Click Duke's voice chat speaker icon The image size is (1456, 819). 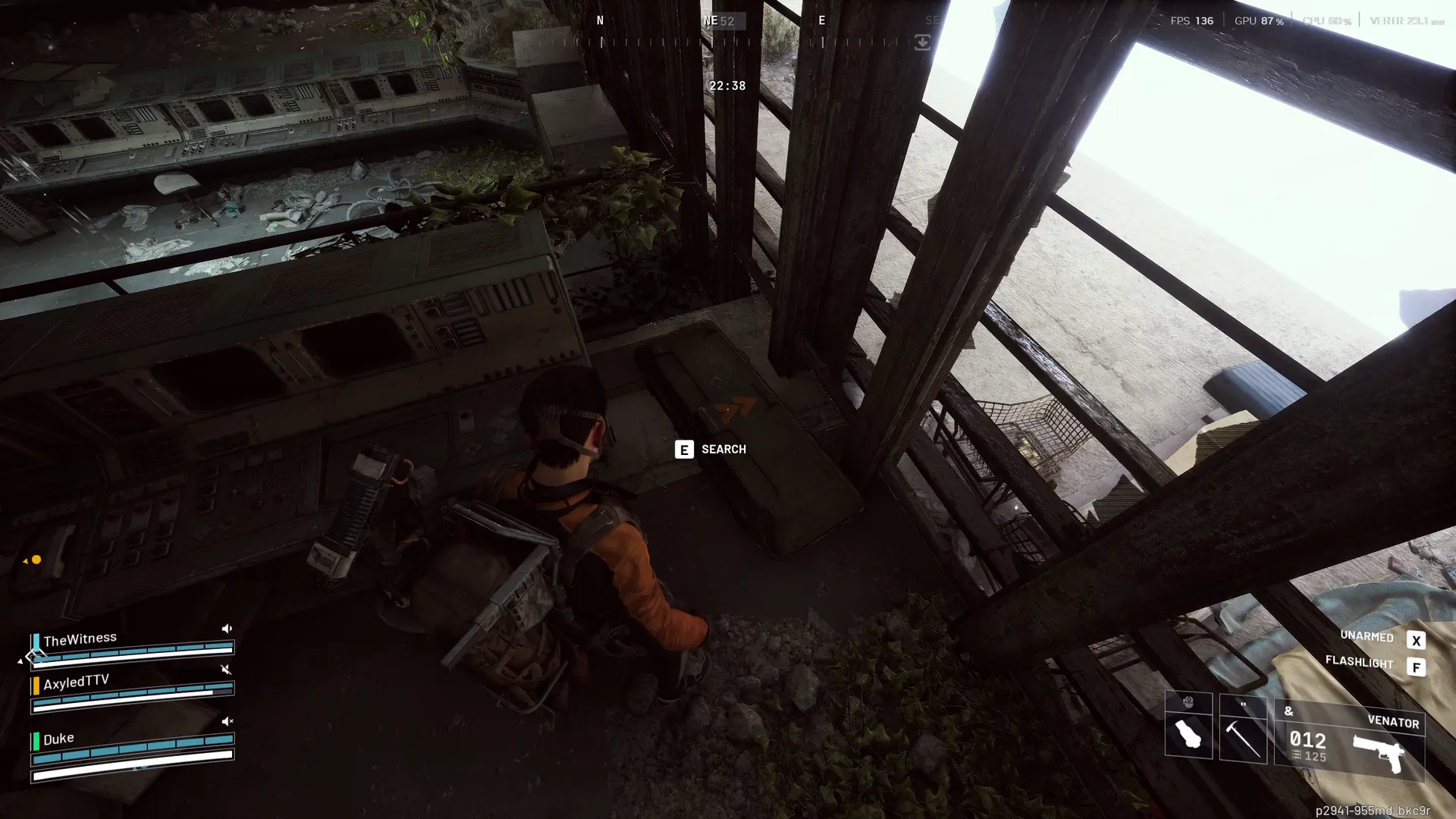[227, 721]
